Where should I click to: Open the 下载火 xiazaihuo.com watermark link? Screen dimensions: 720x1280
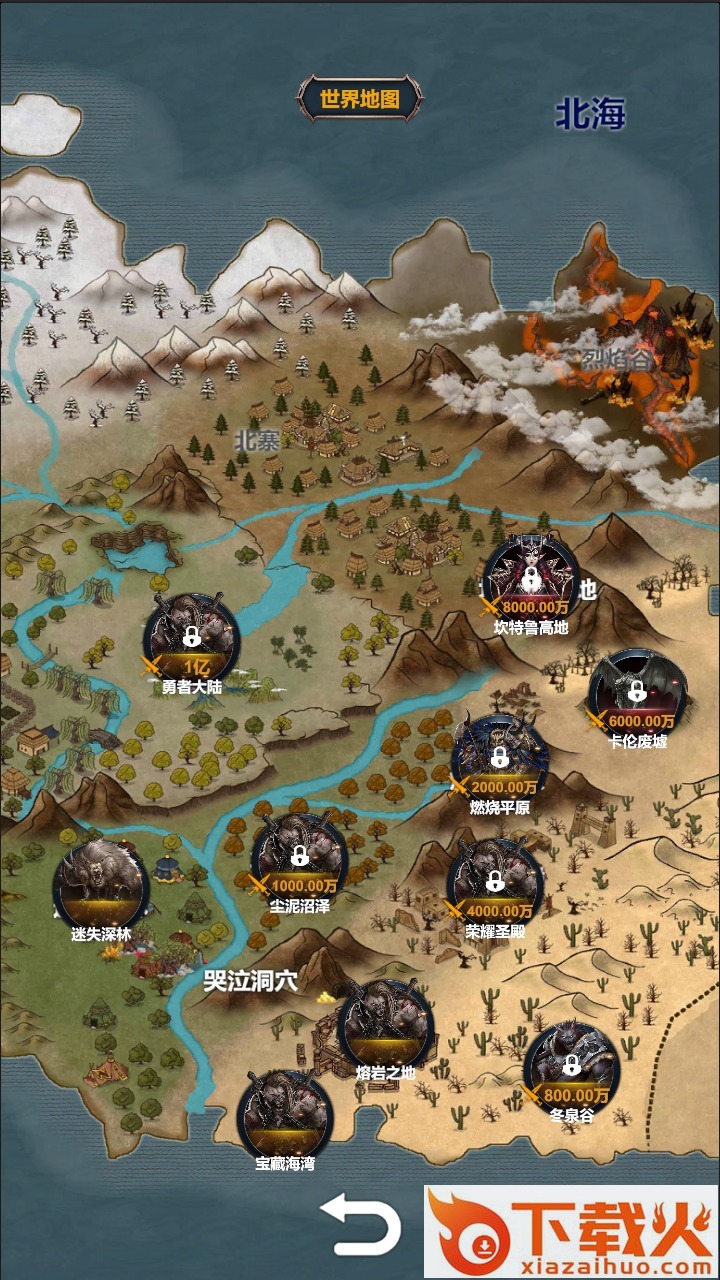click(x=571, y=1231)
